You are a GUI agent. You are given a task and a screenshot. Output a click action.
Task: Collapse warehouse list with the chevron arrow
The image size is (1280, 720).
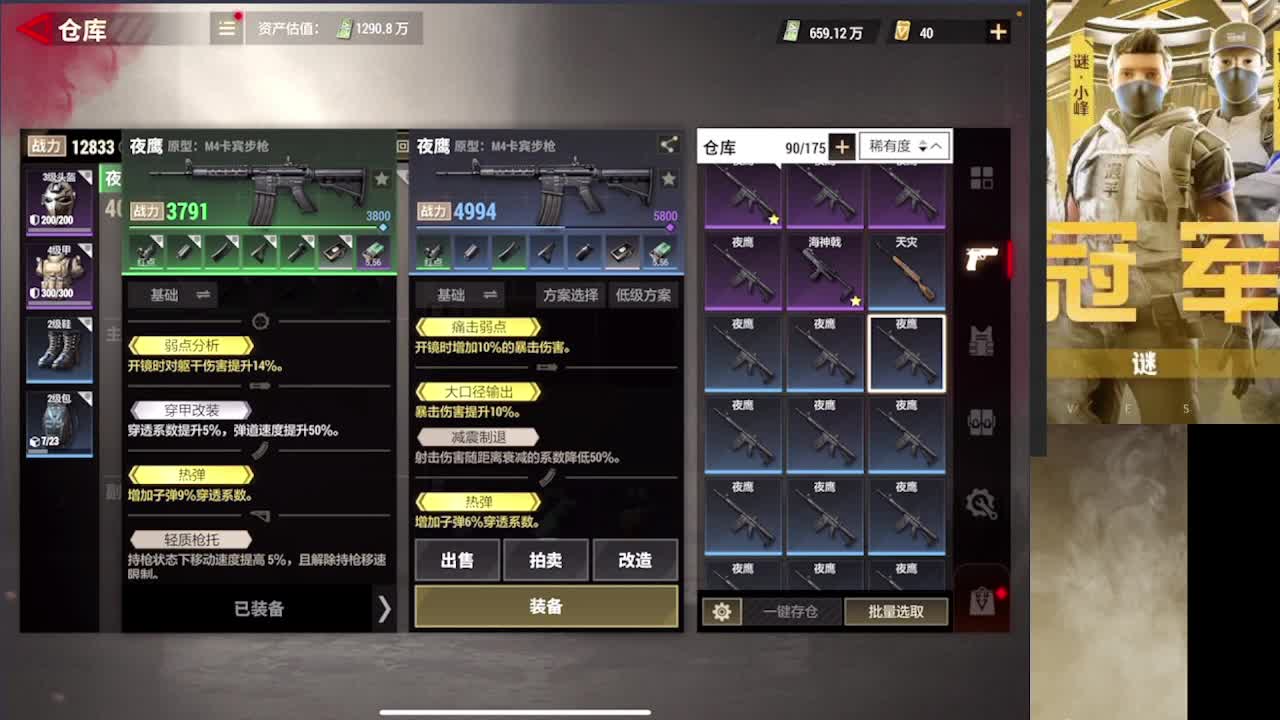[935, 146]
